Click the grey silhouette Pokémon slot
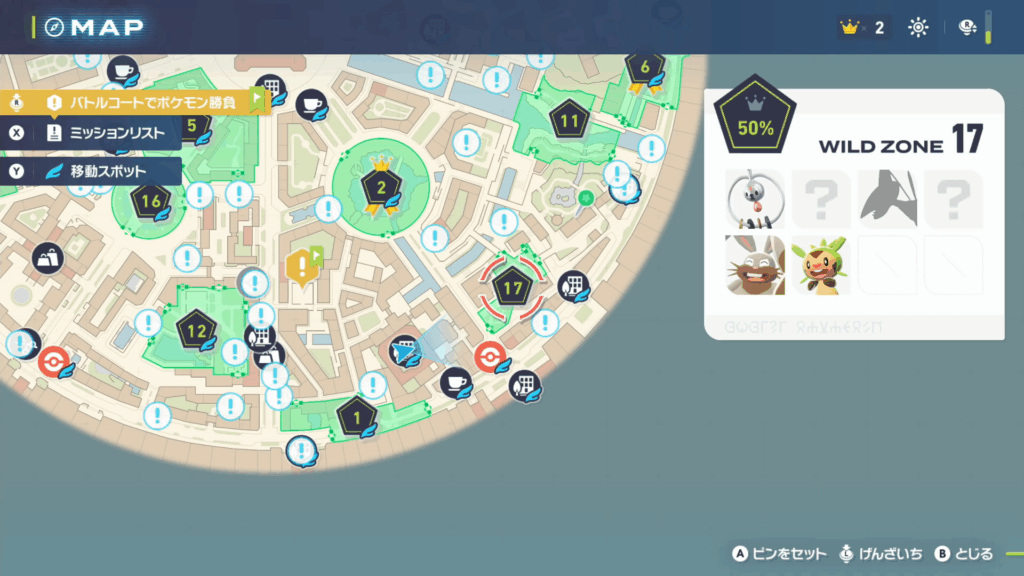Screen dimensions: 1024x576 tap(887, 199)
